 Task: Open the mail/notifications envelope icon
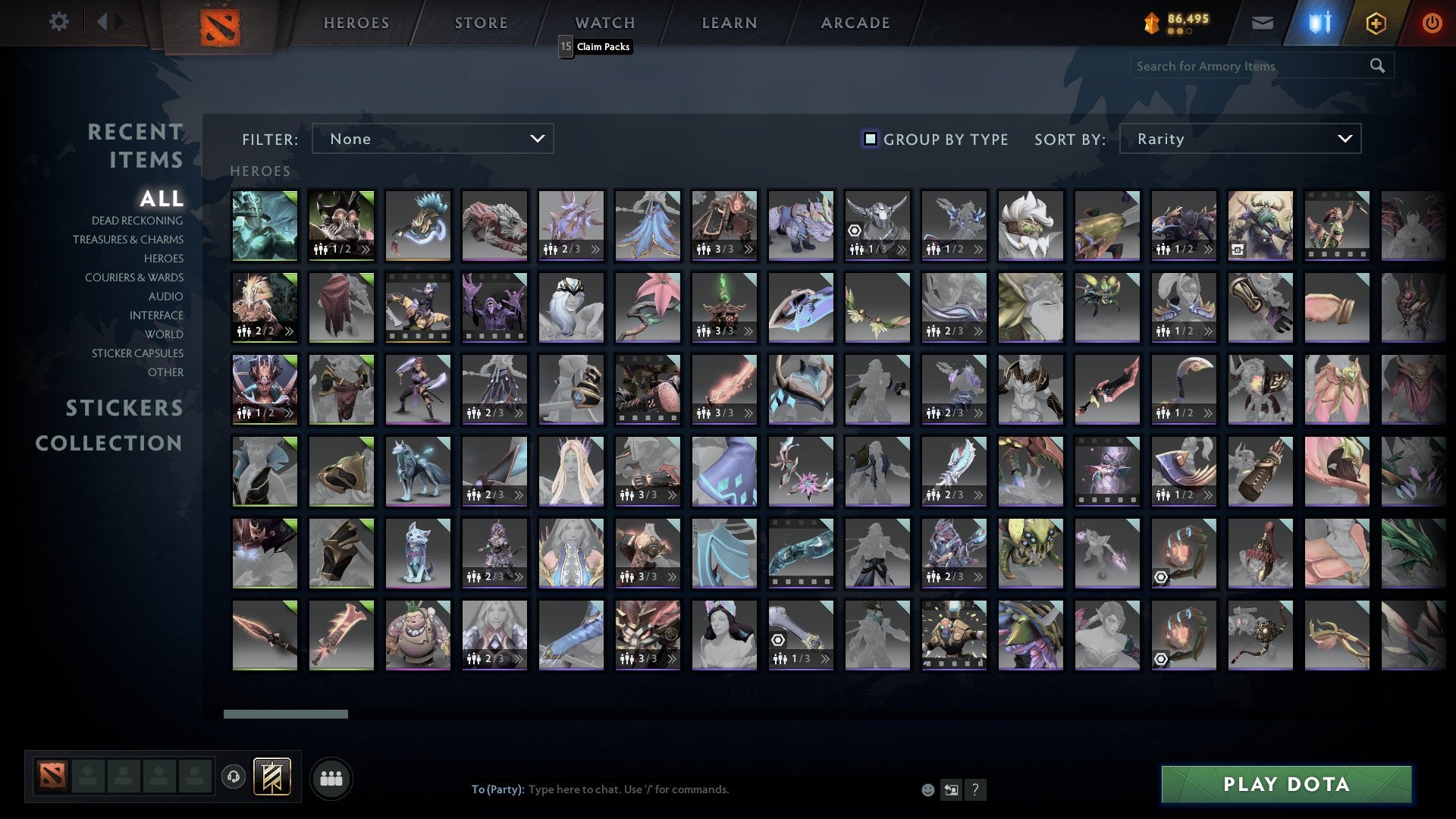point(1263,23)
